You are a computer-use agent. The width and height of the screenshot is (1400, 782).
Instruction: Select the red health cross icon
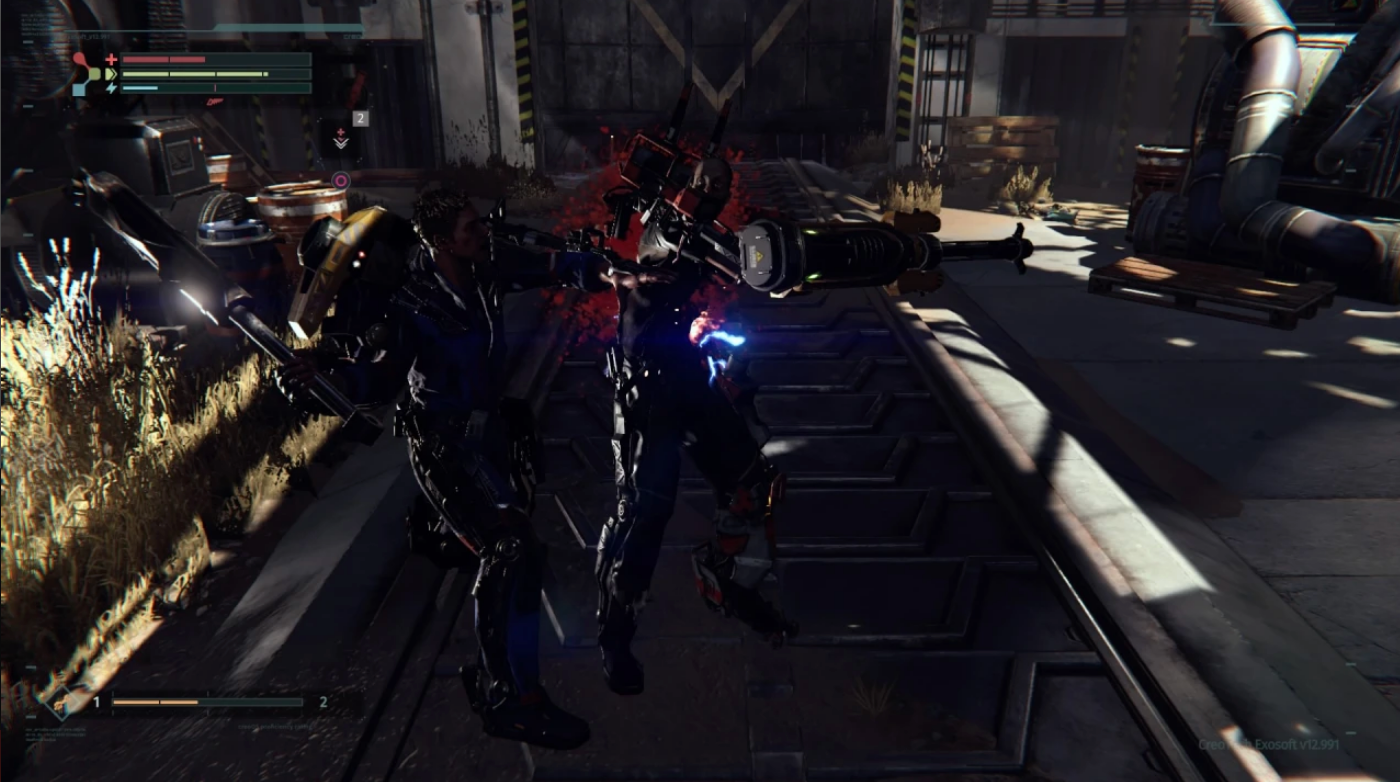112,59
